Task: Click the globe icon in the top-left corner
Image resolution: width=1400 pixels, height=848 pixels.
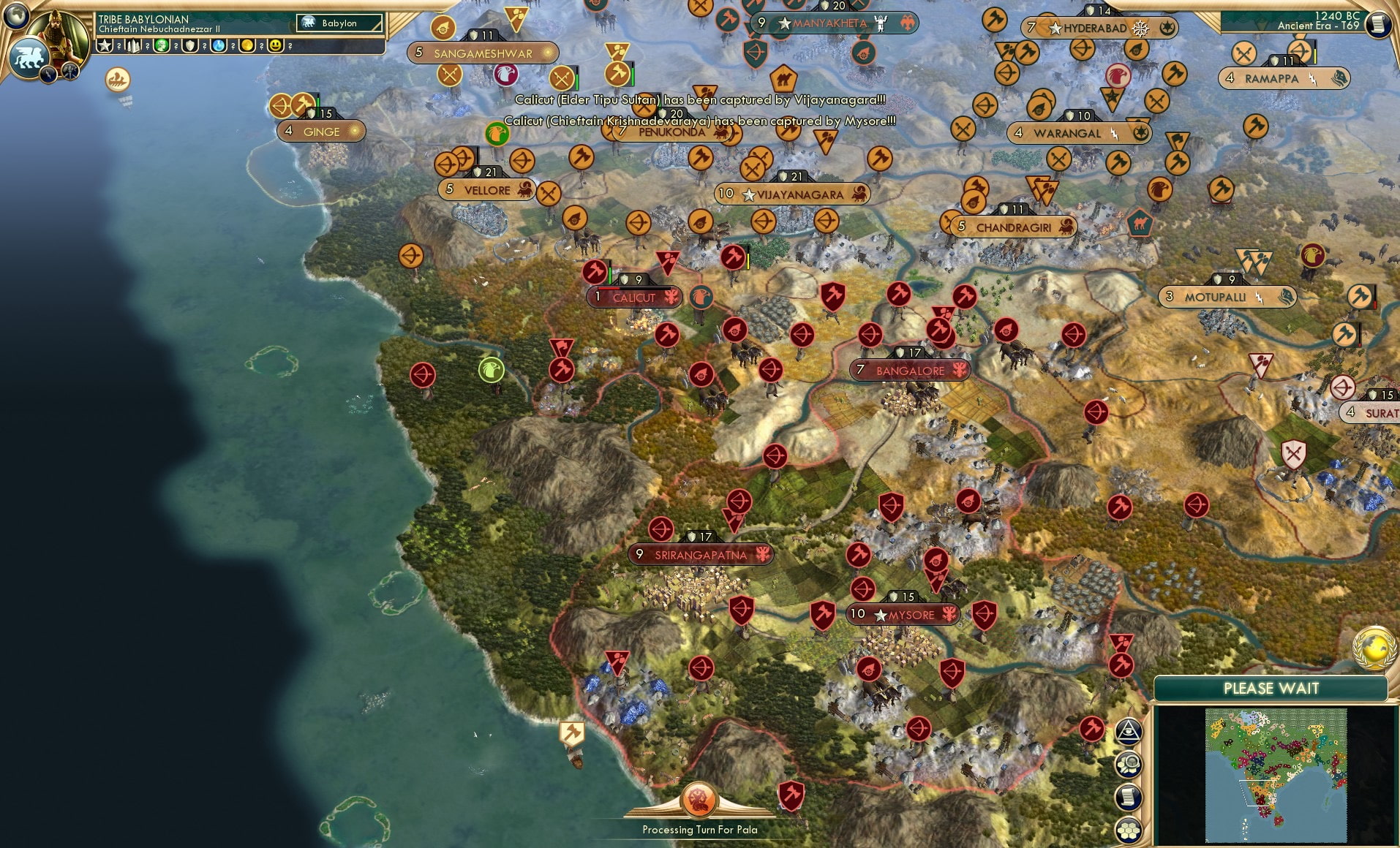Action: 15,16
